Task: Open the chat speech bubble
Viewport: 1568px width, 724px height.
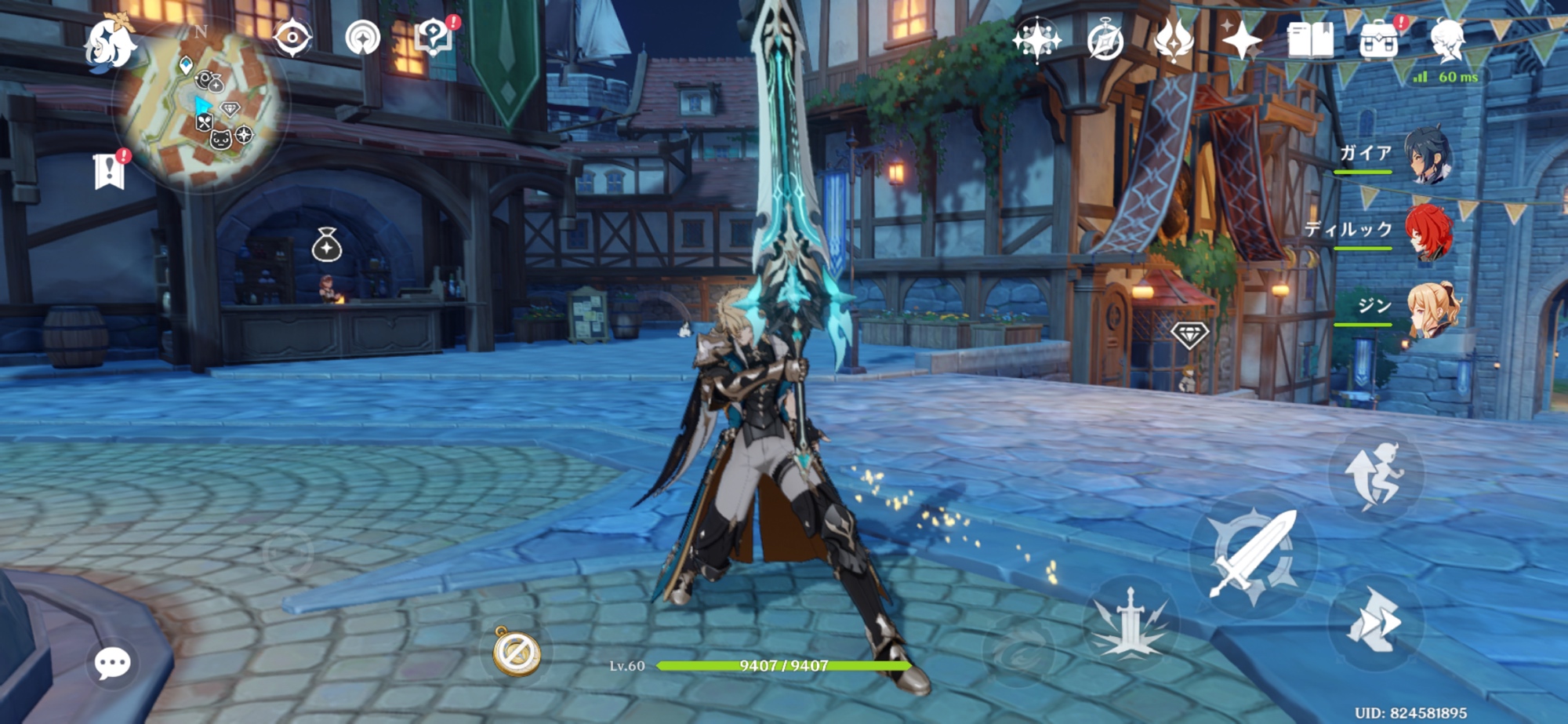Action: (112, 664)
